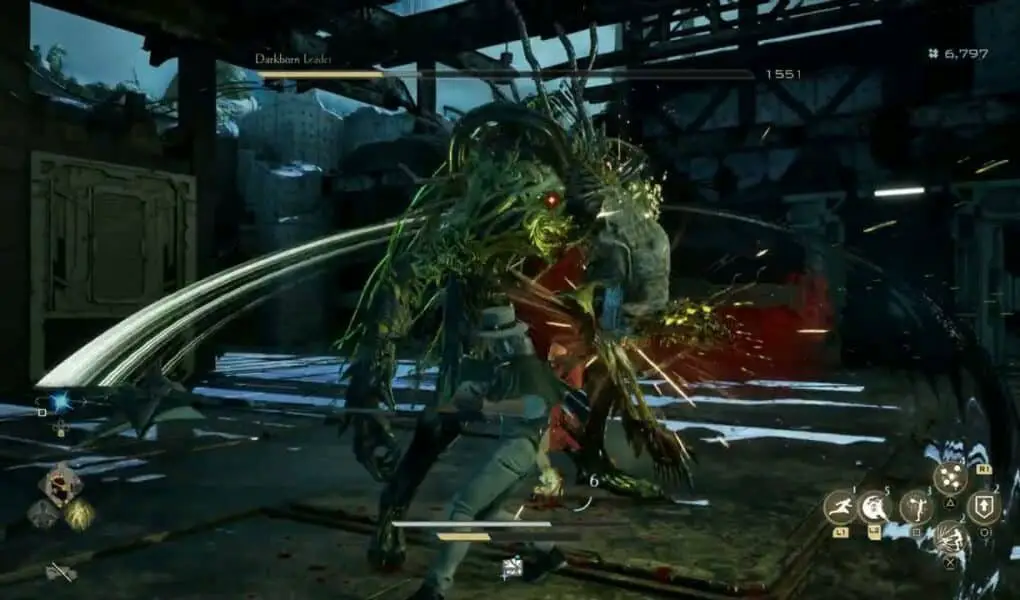1020x600 pixels.
Task: Choose the red diamond quick-item slot
Action: (60, 485)
